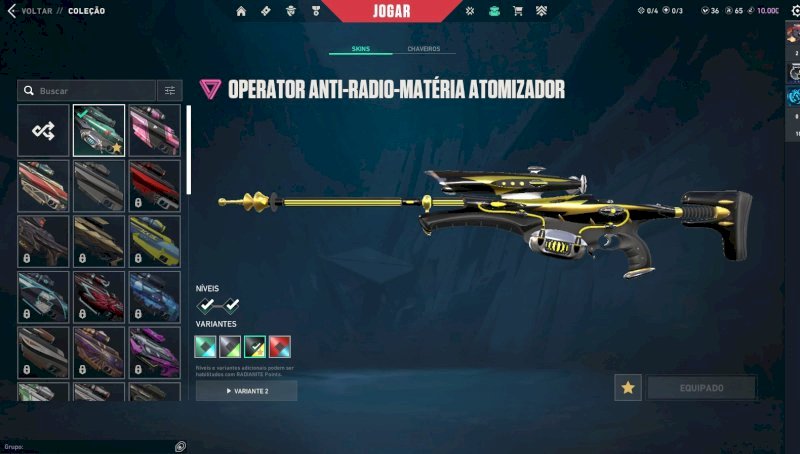Play the Variante 2 preview video
Image resolution: width=800 pixels, height=454 pixels.
(246, 390)
